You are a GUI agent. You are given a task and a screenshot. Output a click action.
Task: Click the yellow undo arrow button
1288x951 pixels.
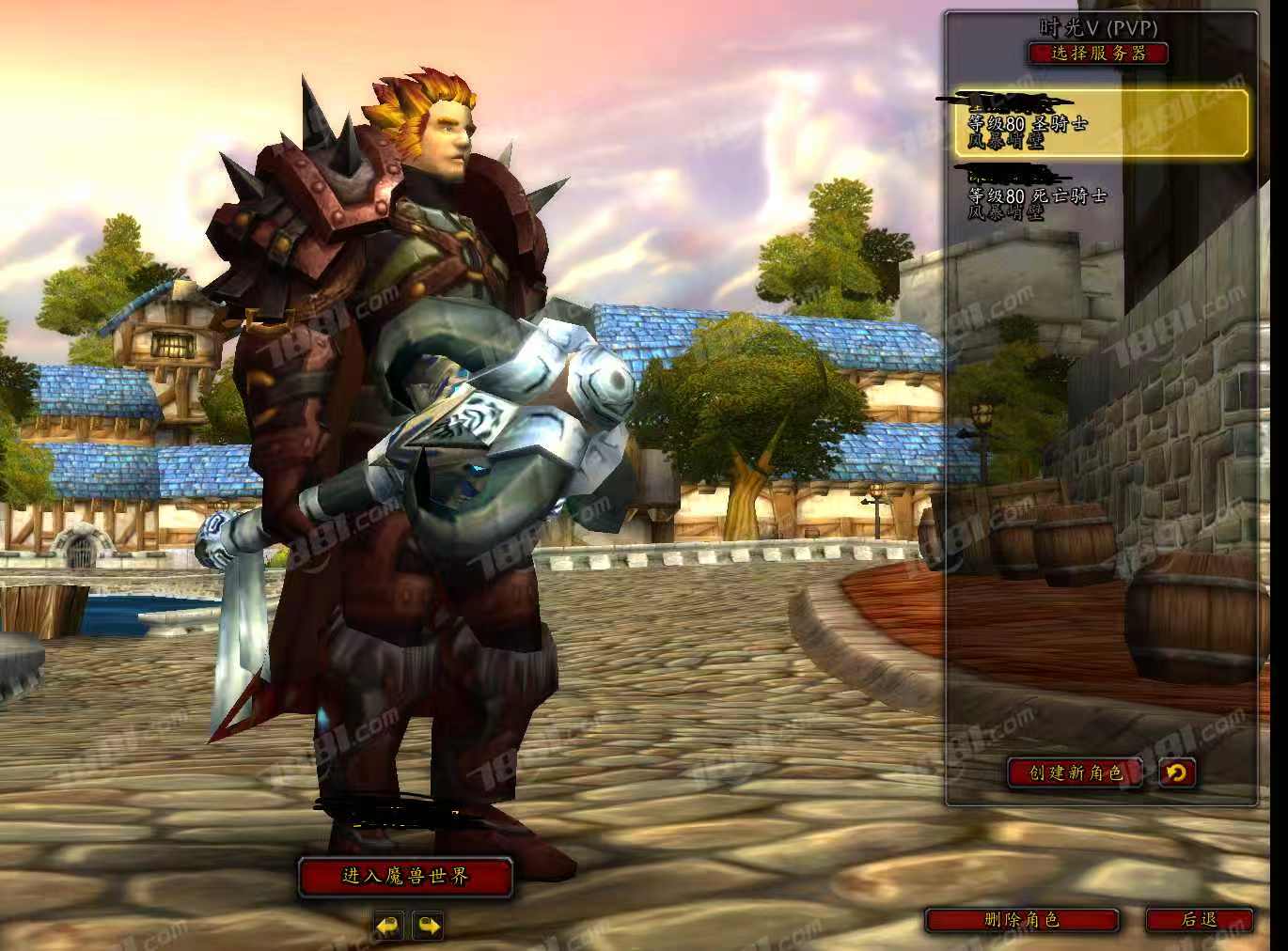click(1177, 772)
